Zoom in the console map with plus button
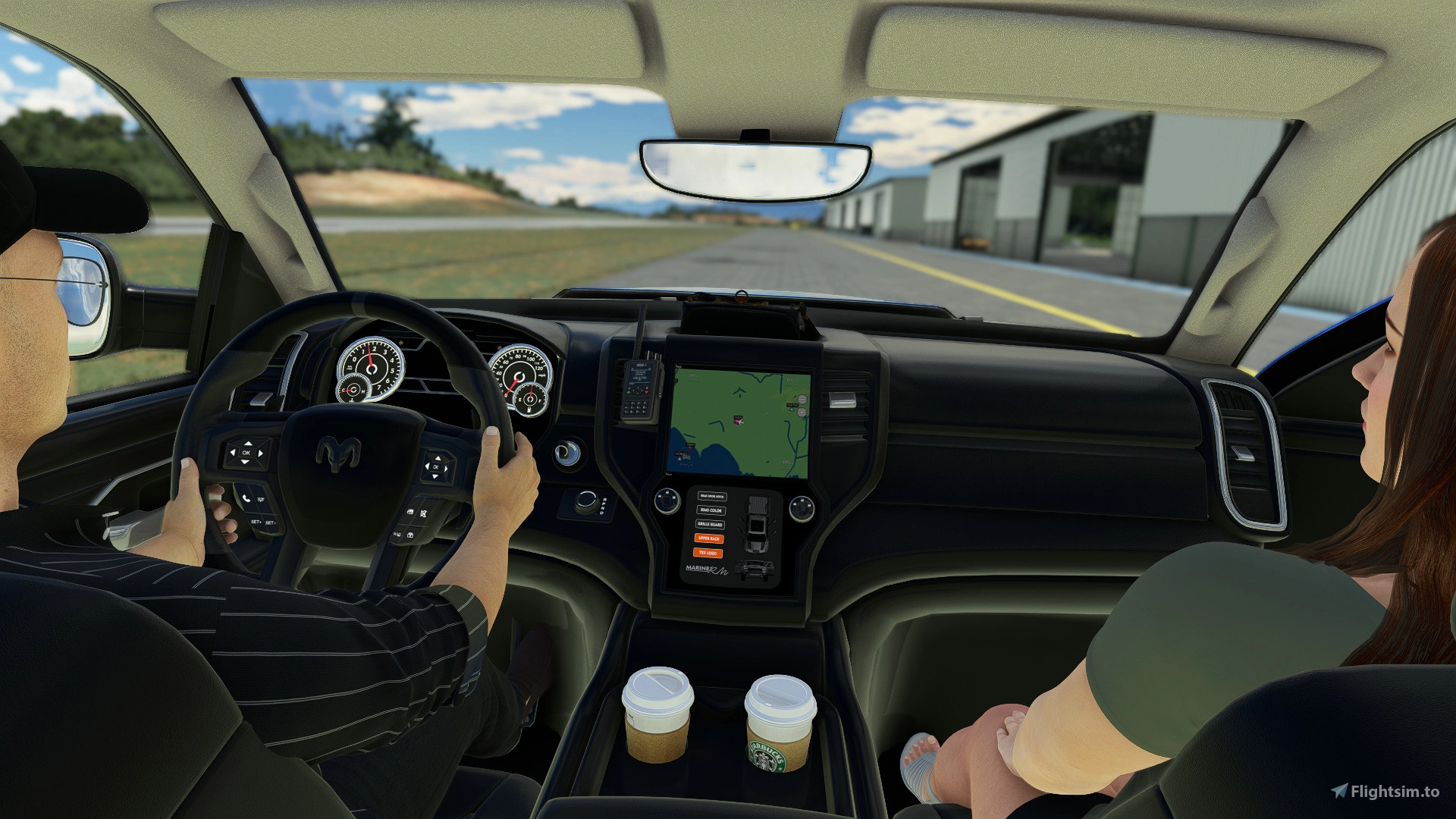Viewport: 1456px width, 819px height. pyautogui.click(x=802, y=412)
